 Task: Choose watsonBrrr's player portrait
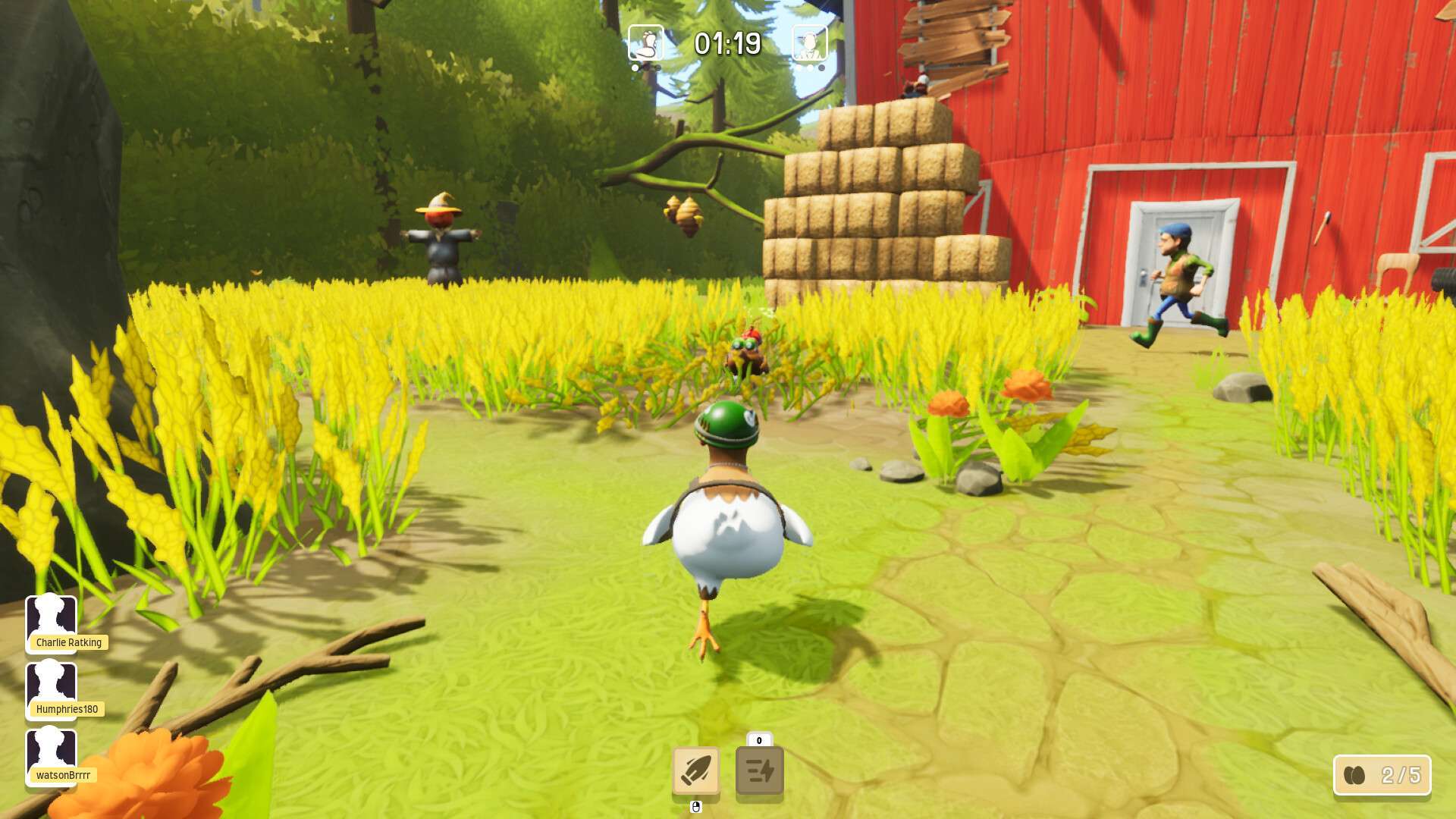[x=51, y=752]
